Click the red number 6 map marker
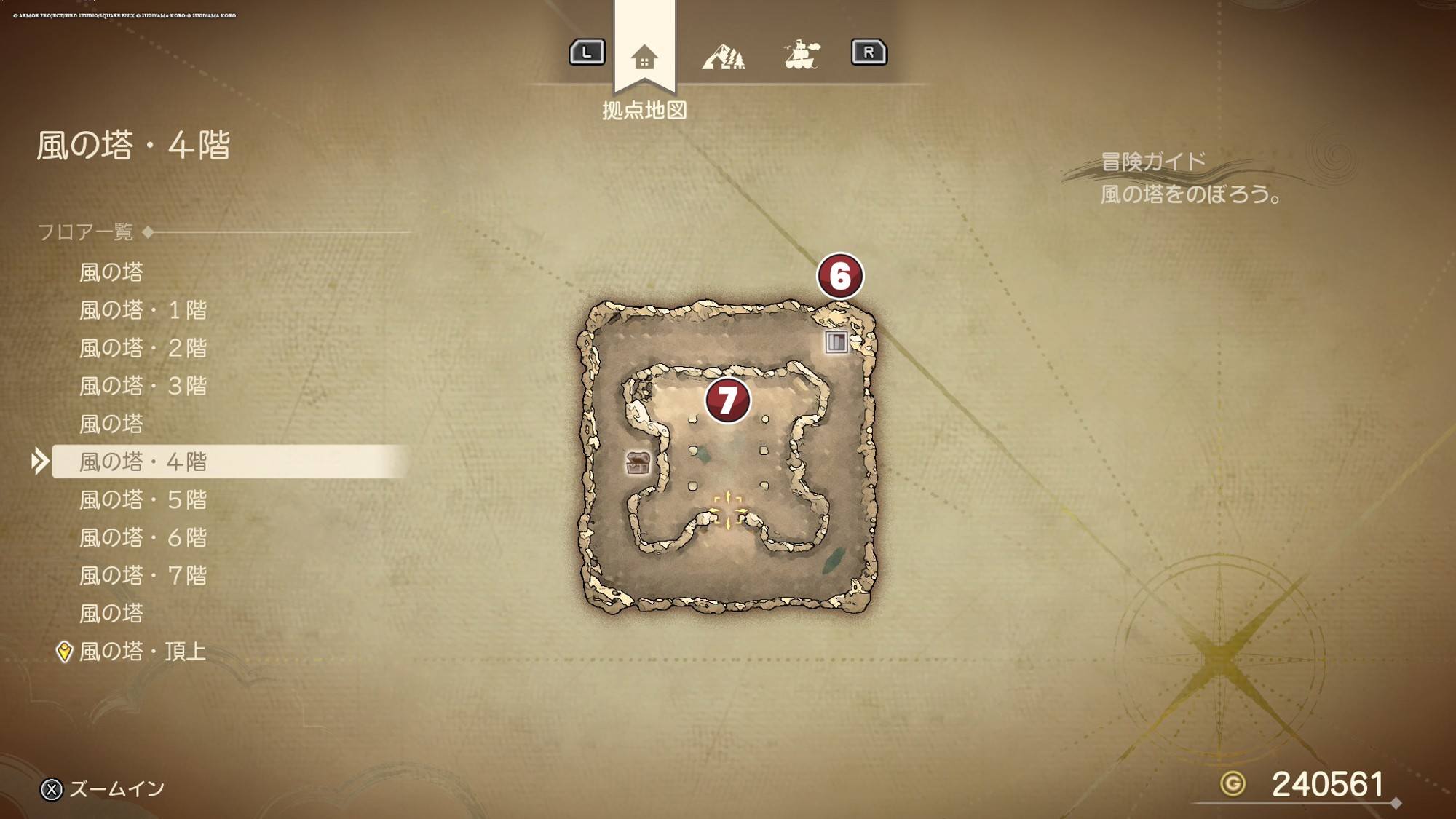1456x819 pixels. [x=840, y=276]
